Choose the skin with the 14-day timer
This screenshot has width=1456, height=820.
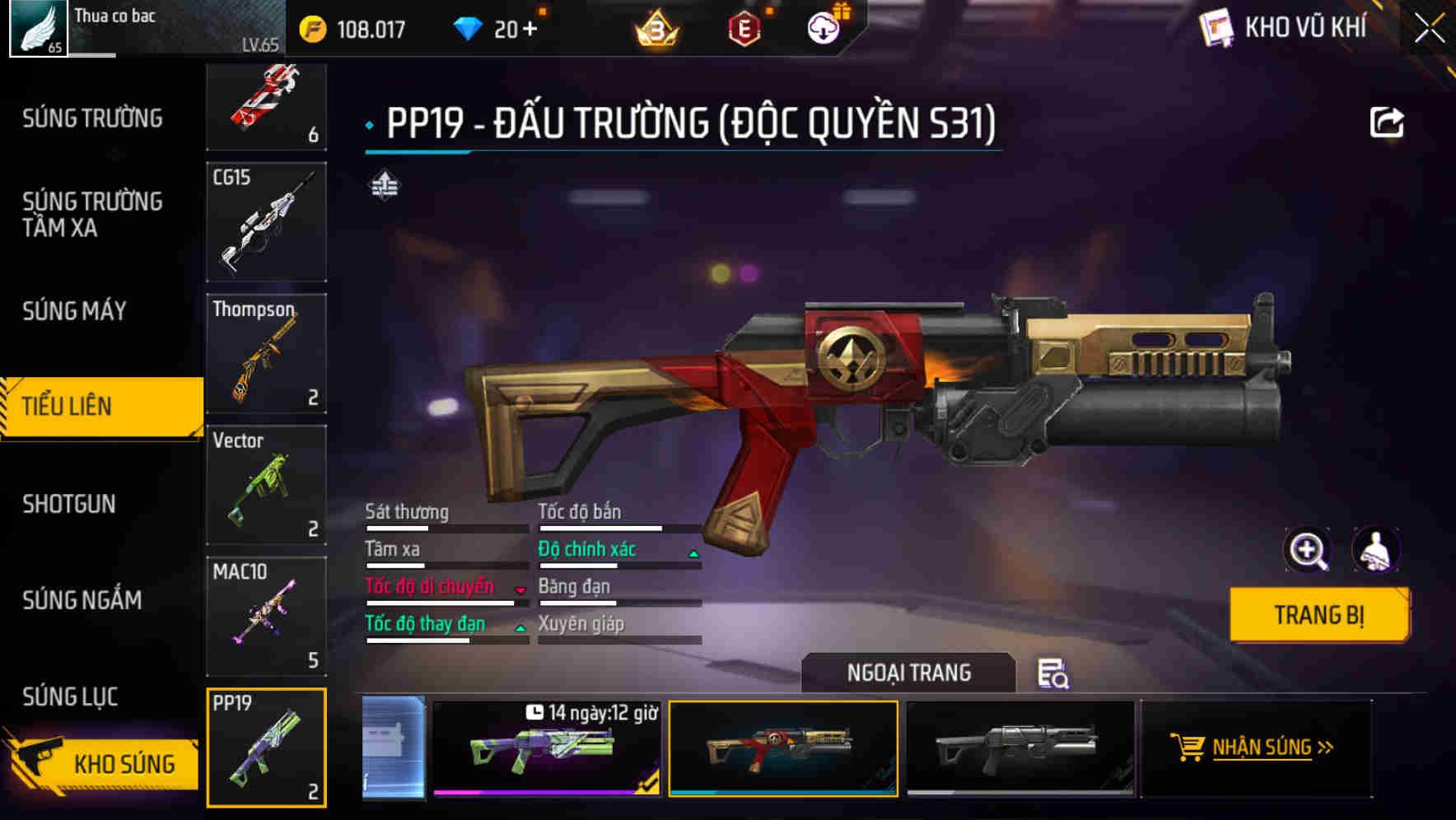point(546,751)
